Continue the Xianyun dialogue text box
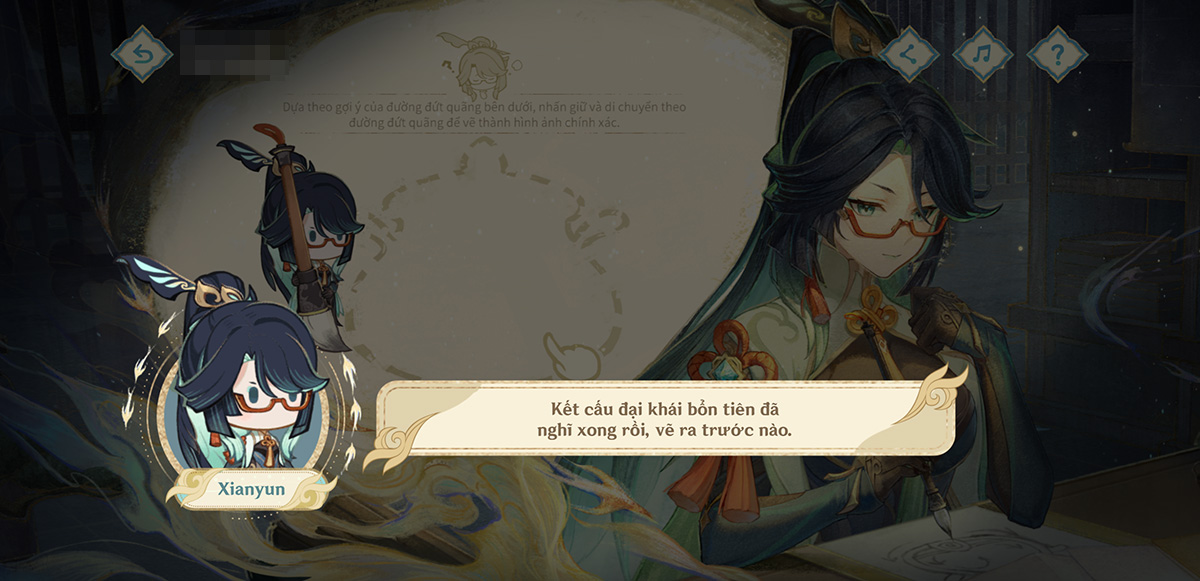This screenshot has width=1200, height=581. pos(664,420)
